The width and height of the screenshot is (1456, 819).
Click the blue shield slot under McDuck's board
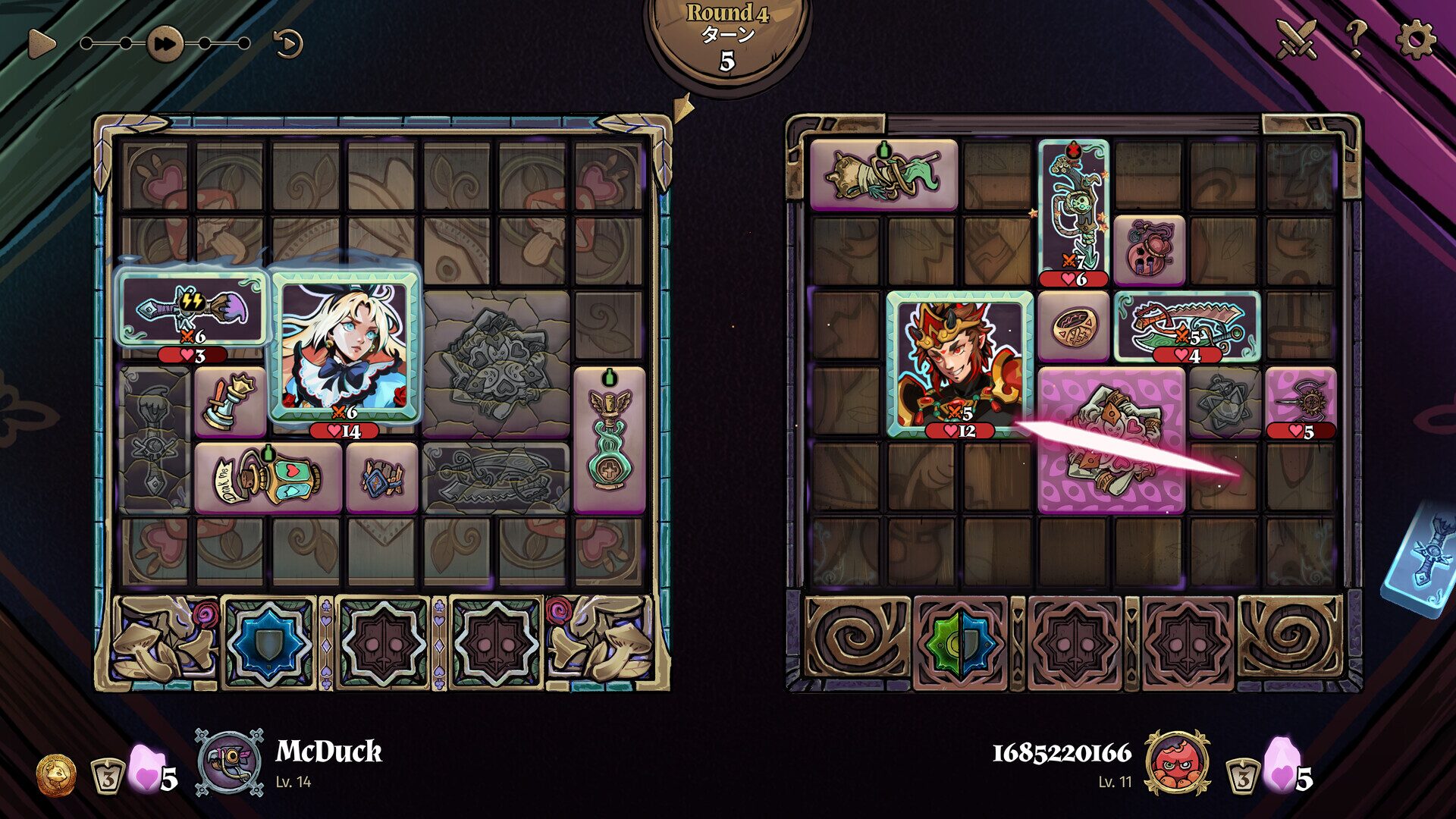coord(268,643)
